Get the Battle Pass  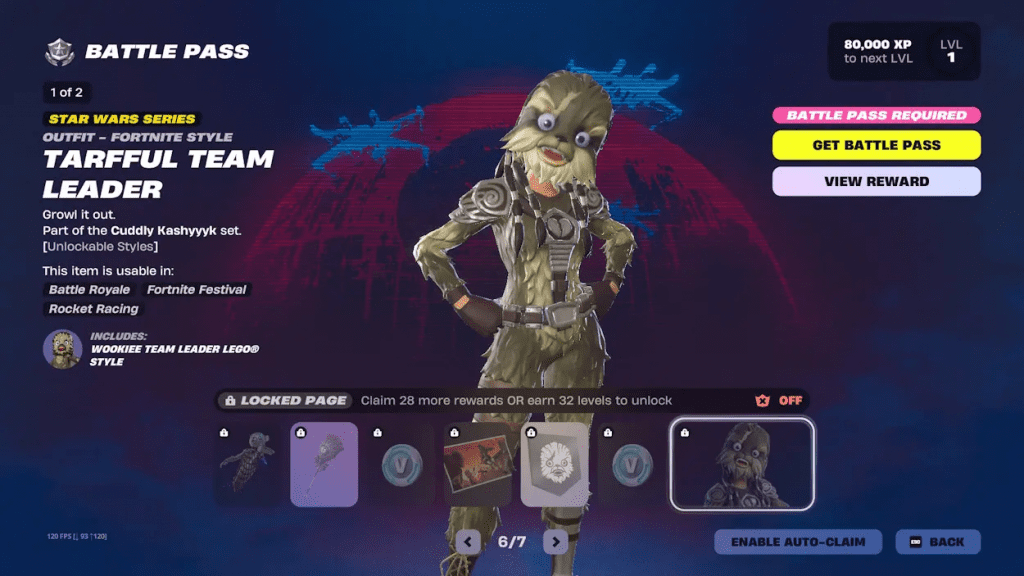(876, 145)
